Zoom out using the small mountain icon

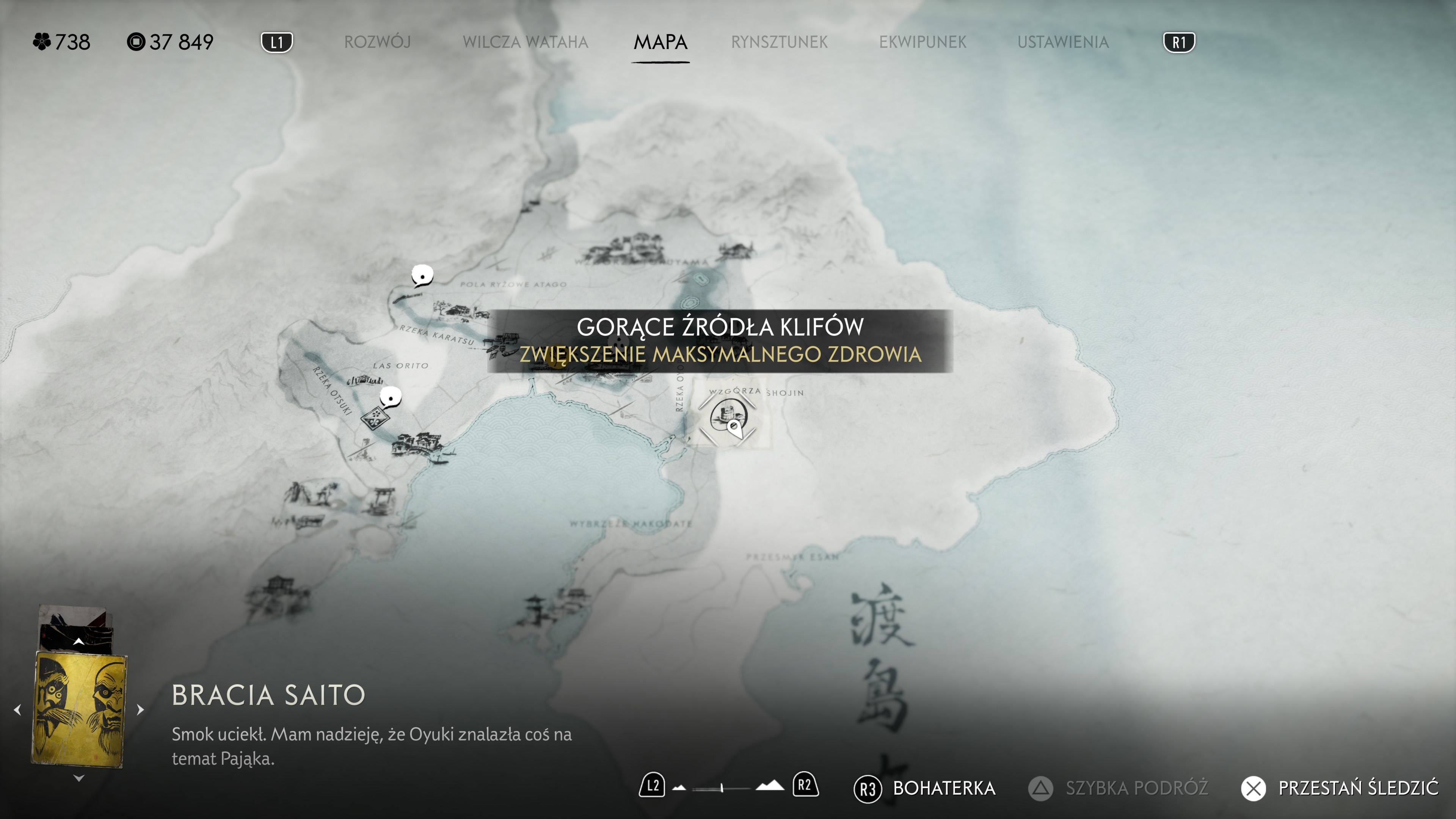coord(679,788)
